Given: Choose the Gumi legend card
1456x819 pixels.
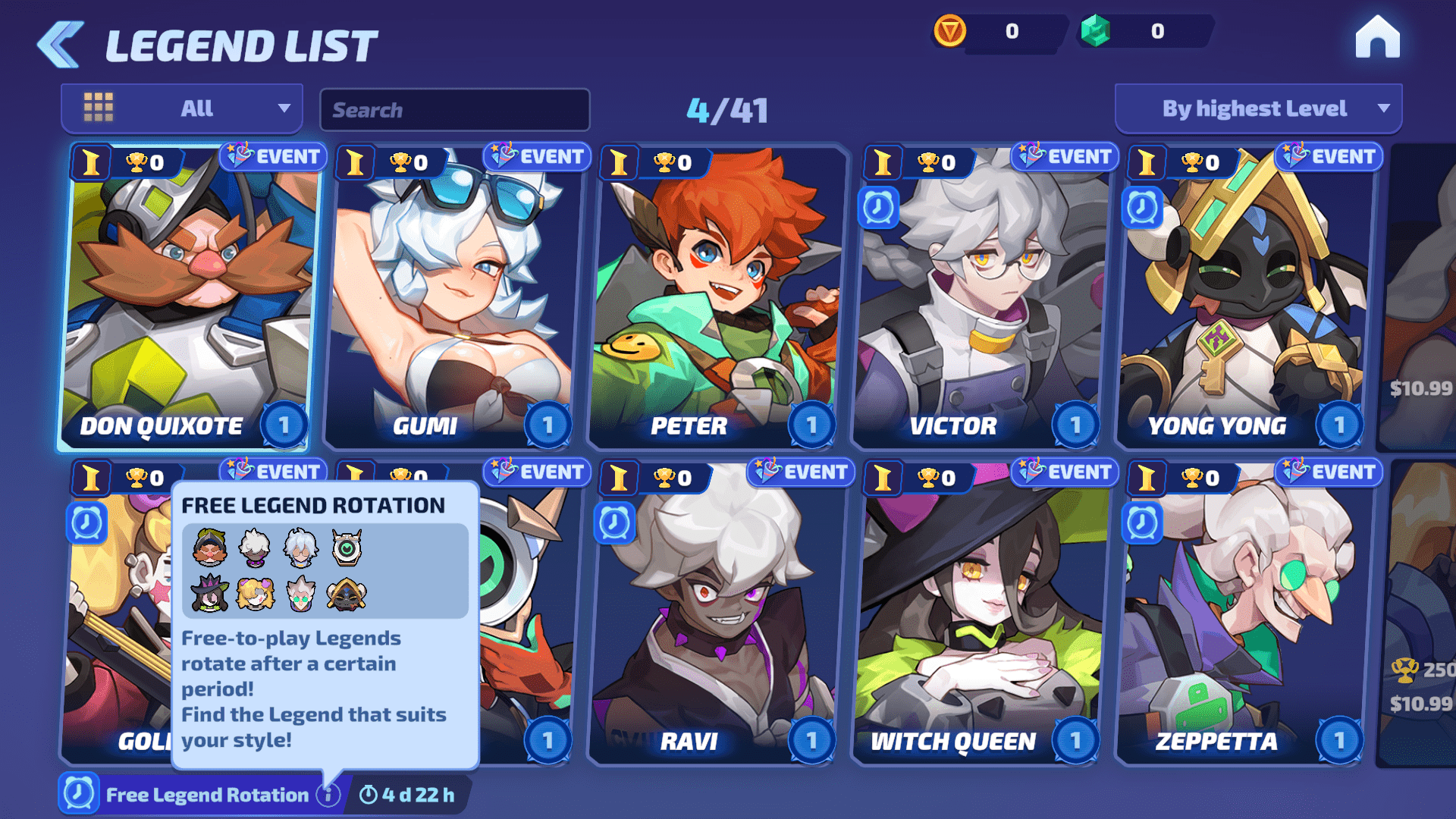Looking at the screenshot, I should (452, 296).
